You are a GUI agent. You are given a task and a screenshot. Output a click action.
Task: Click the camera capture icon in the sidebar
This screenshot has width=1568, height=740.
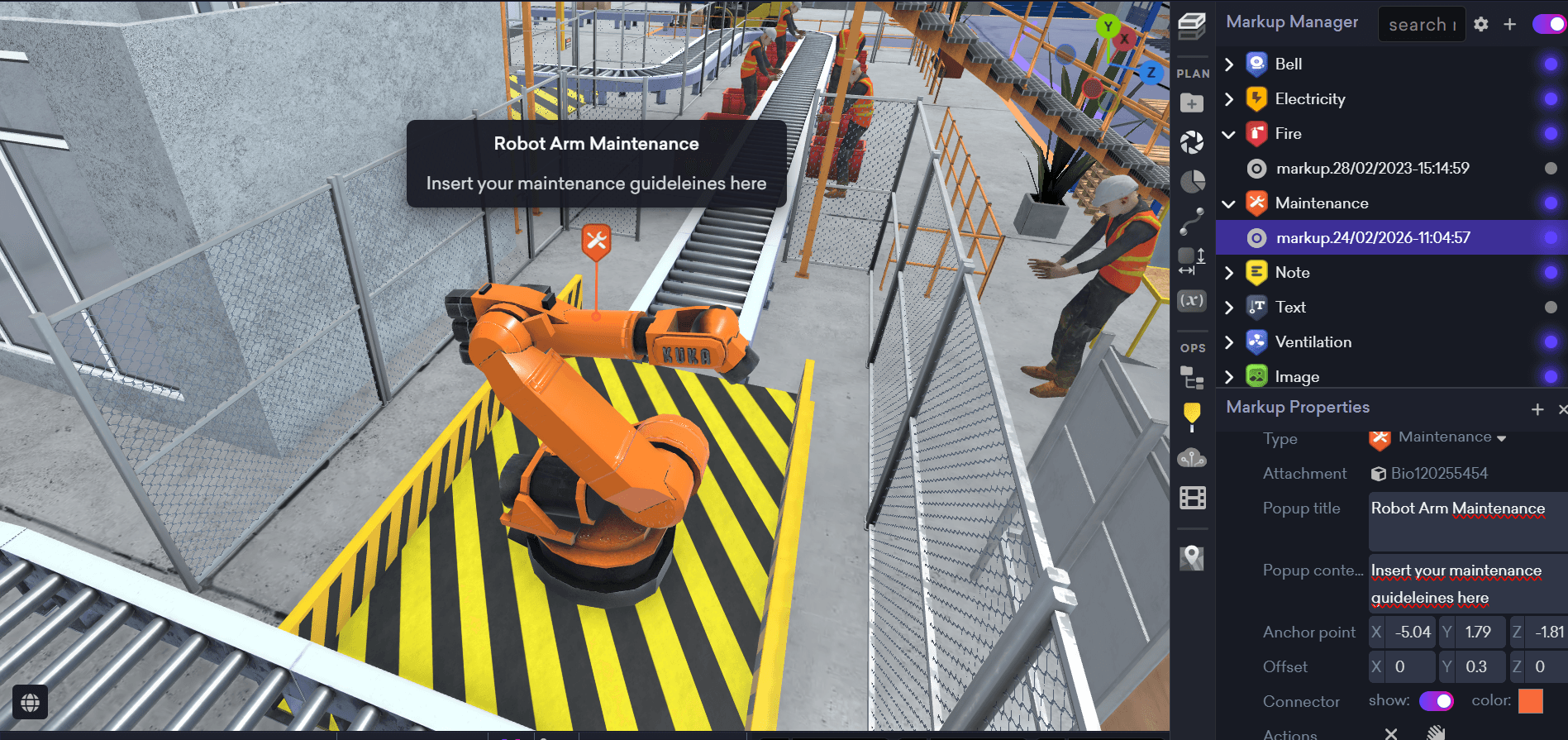[1193, 141]
